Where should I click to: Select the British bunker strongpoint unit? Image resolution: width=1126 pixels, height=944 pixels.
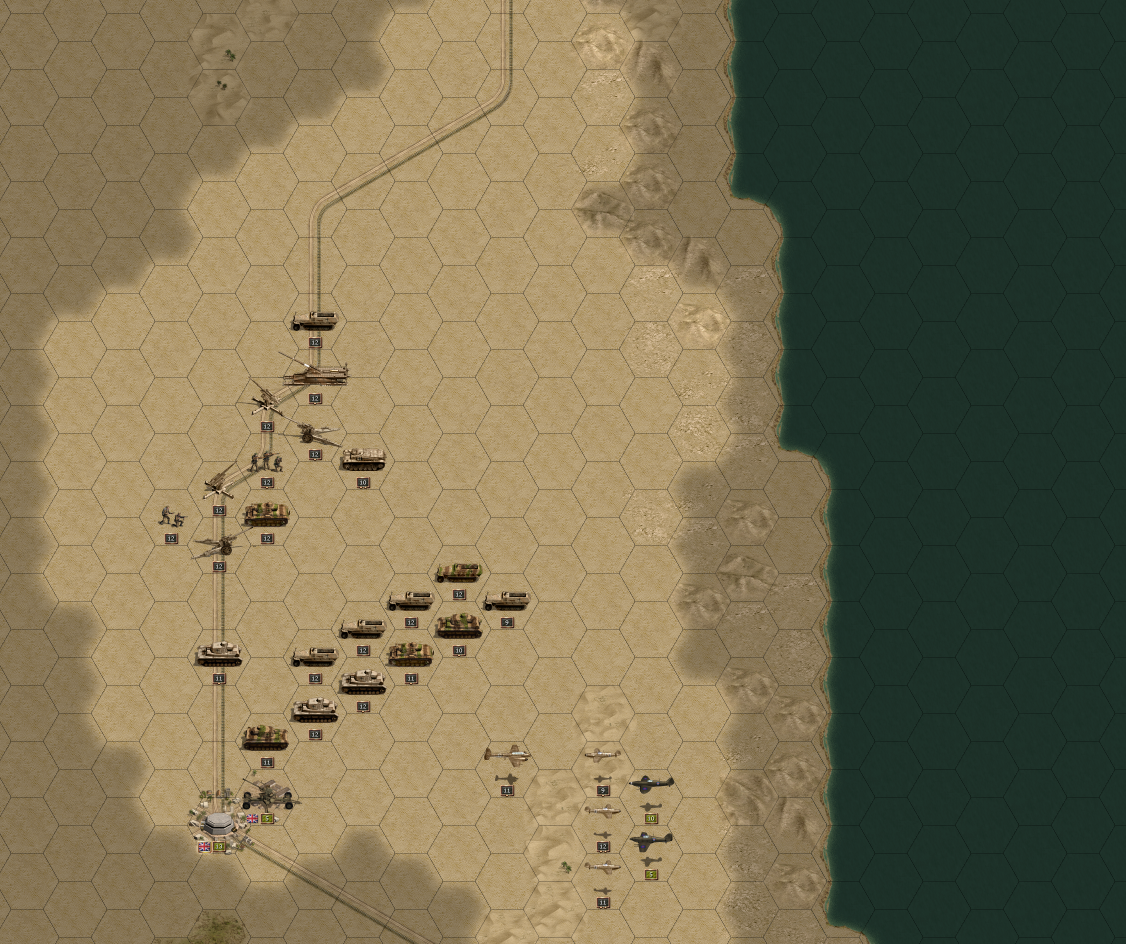coord(218,823)
